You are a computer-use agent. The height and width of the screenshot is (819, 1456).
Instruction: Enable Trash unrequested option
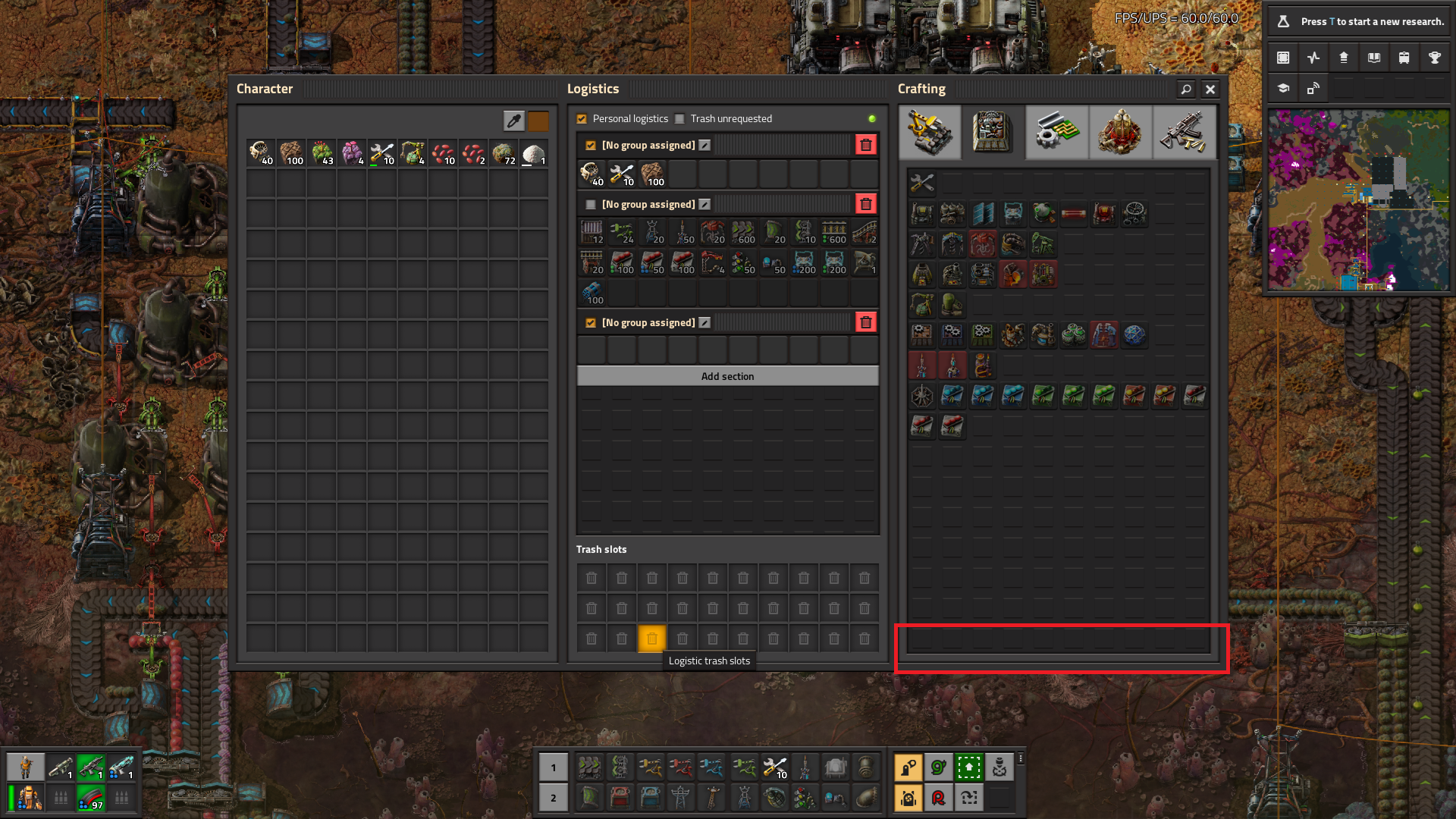point(680,119)
